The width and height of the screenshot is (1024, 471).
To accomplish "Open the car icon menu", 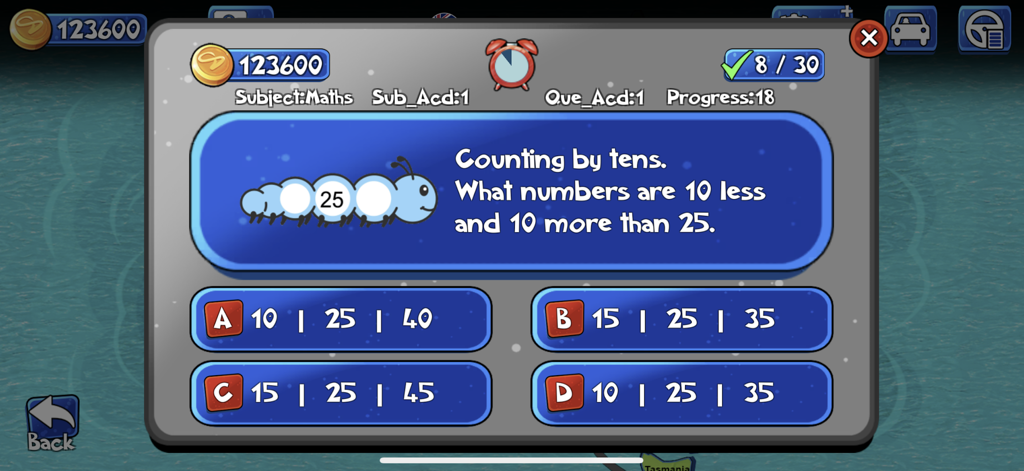I will click(910, 28).
